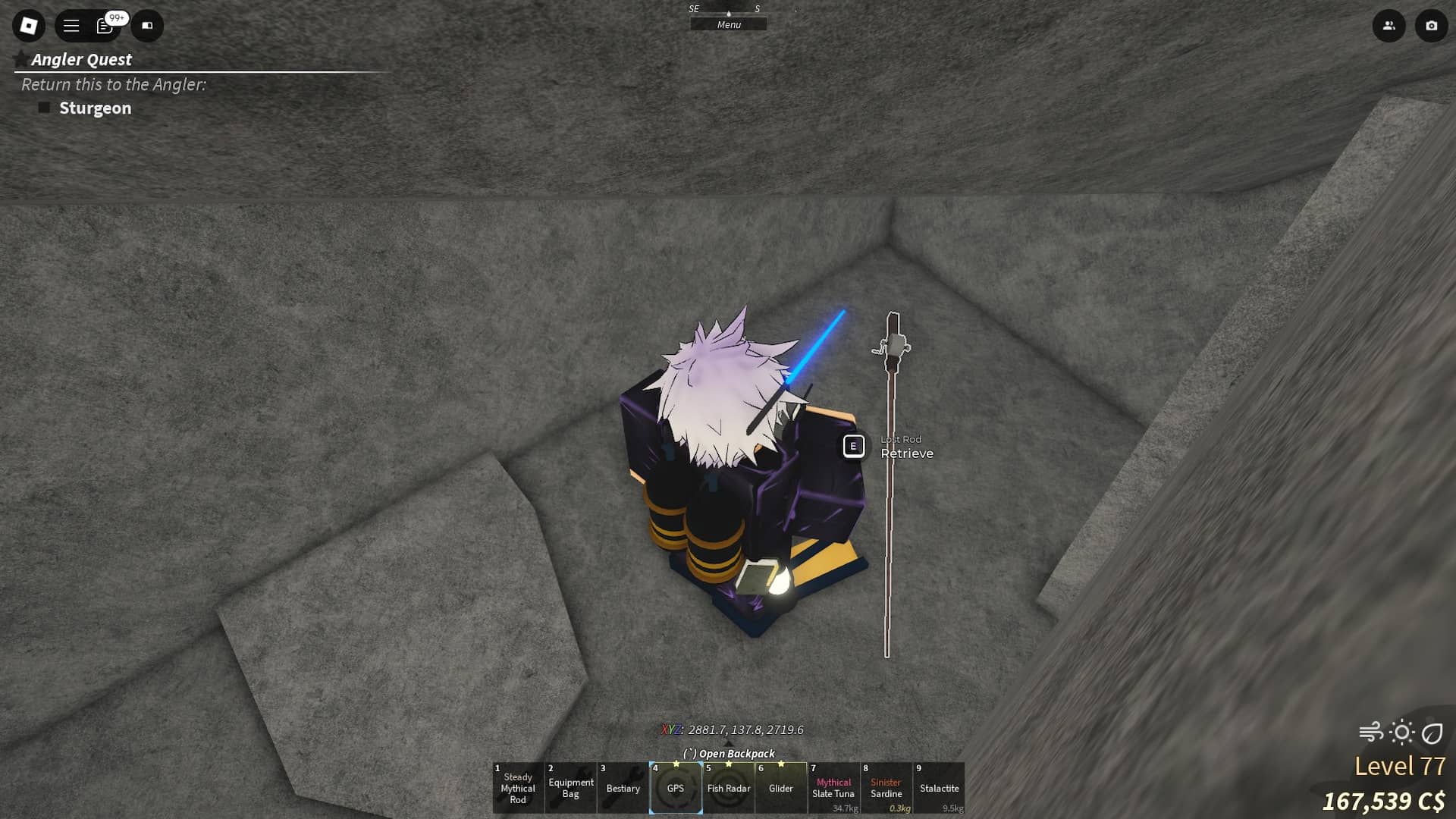Open the Bestiary from the hotbar
This screenshot has width=1456, height=819.
point(623,788)
